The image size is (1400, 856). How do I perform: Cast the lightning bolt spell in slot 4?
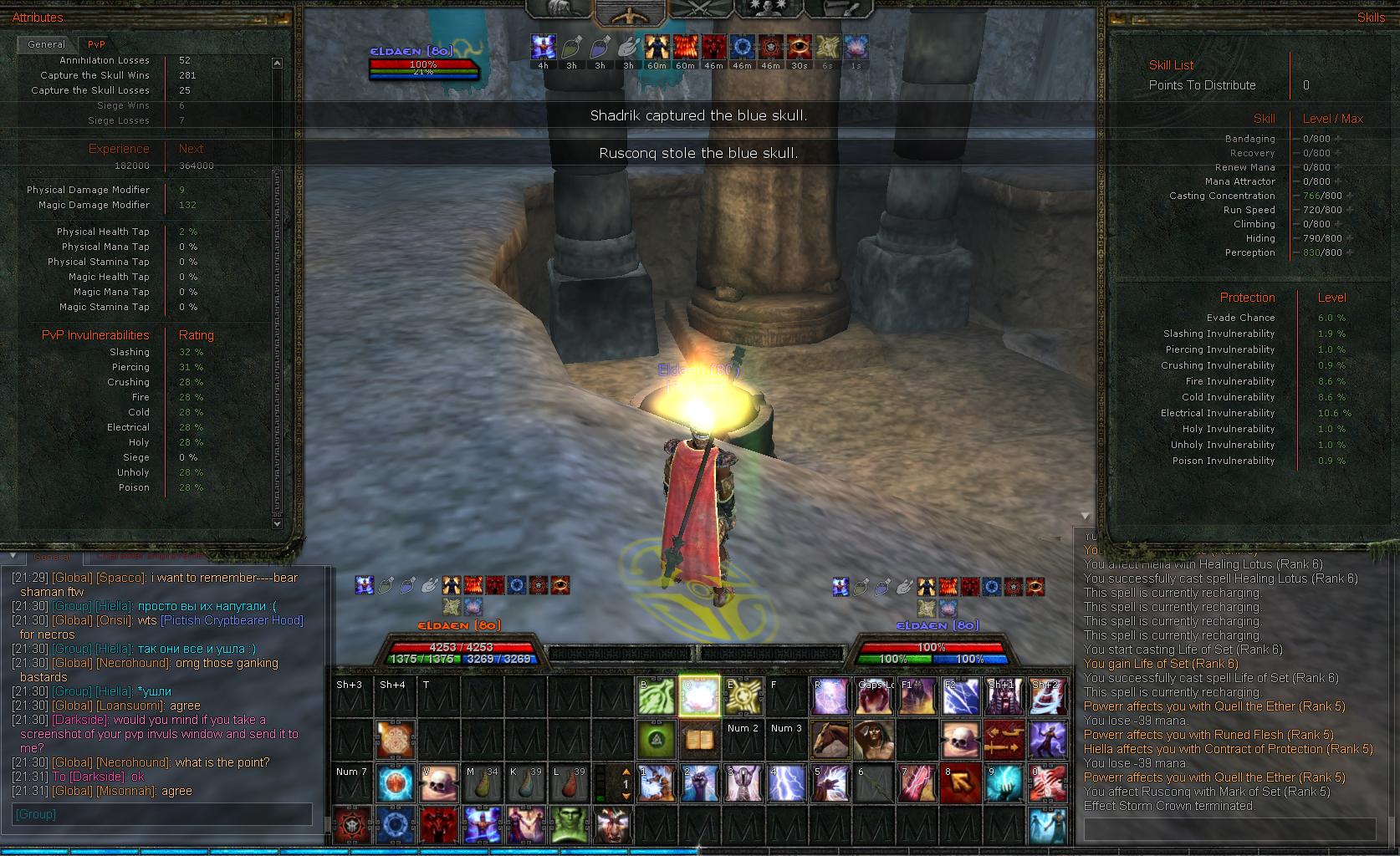(x=786, y=783)
